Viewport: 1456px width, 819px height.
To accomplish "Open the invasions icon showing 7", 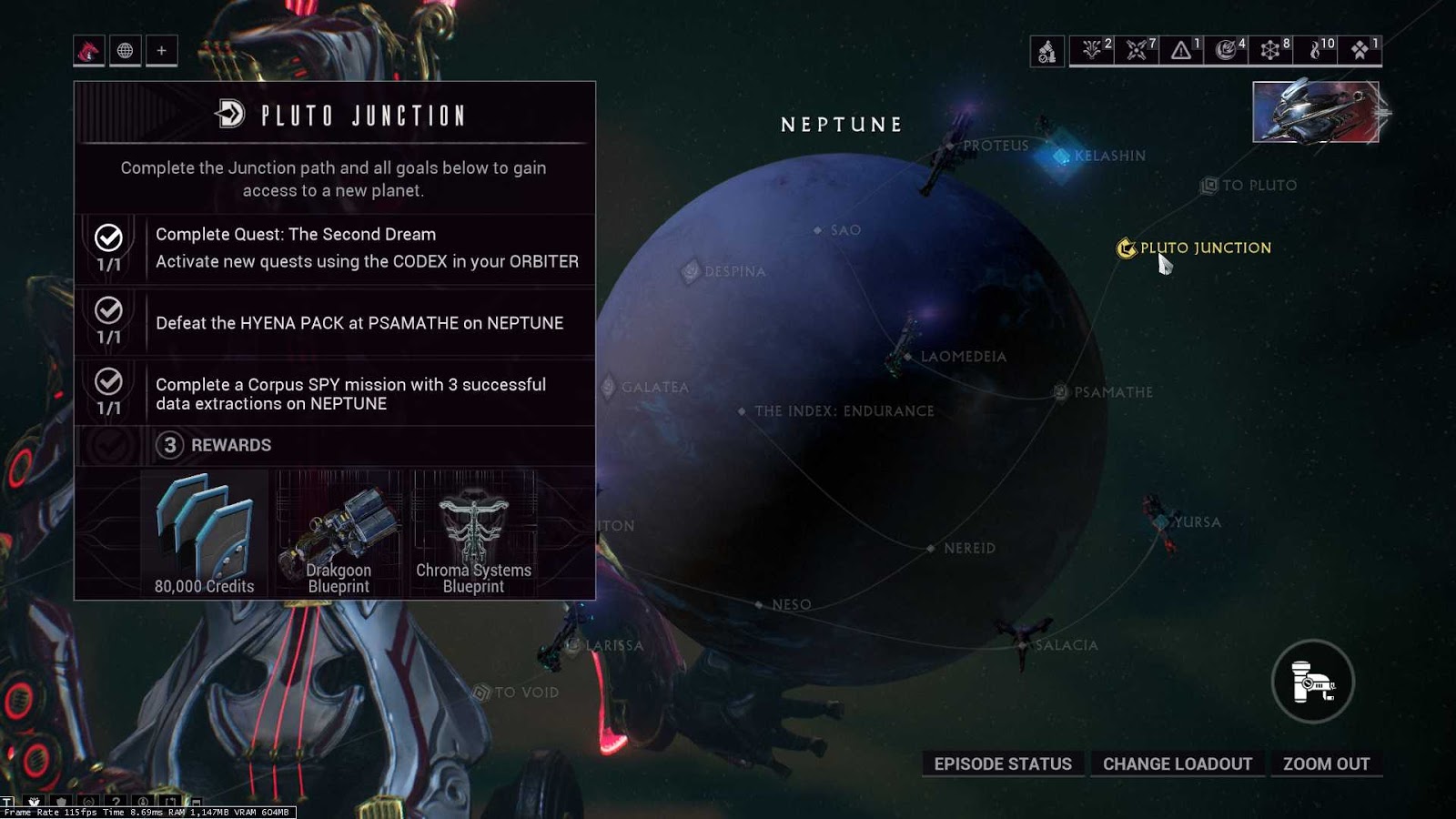I will click(x=1135, y=52).
